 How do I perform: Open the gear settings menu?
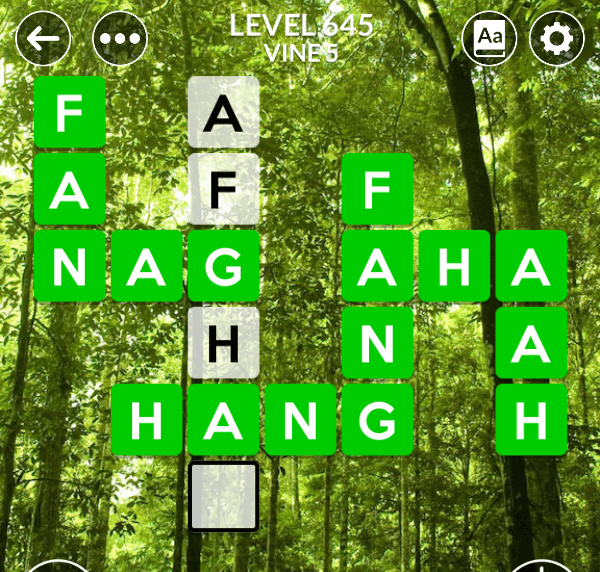[x=556, y=39]
